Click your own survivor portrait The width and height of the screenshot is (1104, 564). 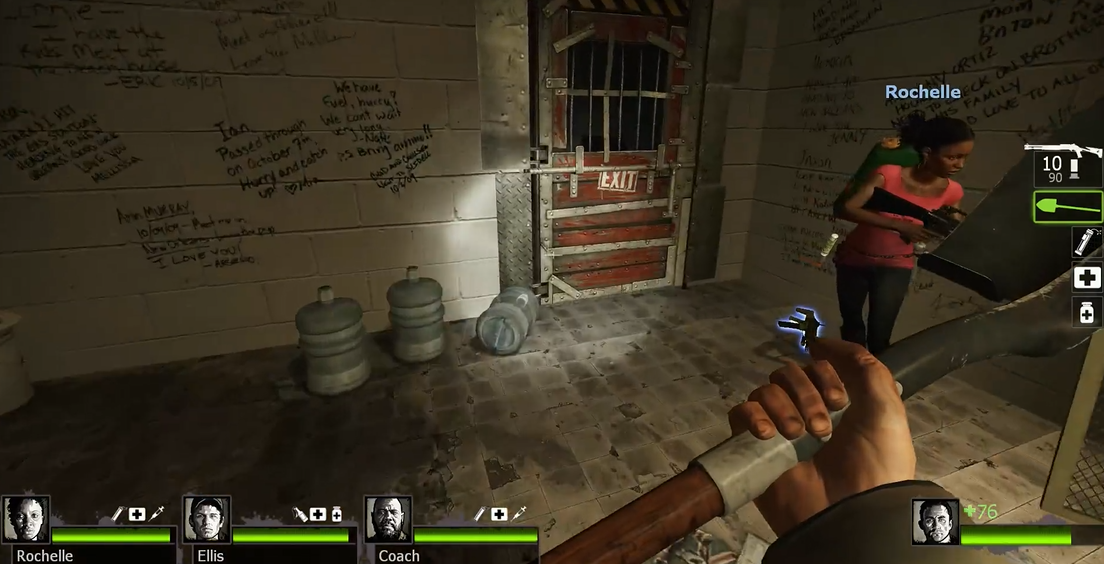click(935, 522)
